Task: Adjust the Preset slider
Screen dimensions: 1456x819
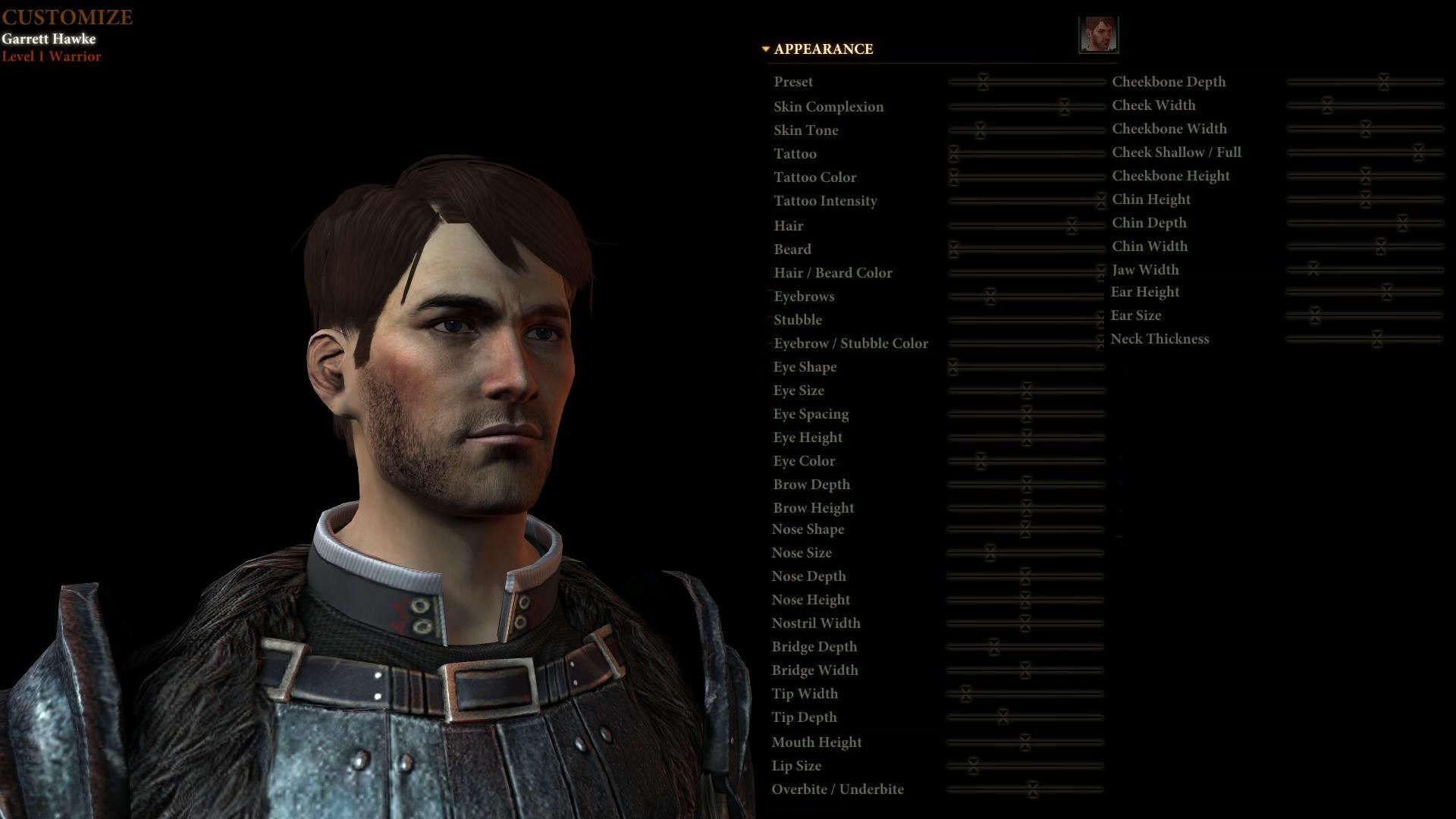Action: click(983, 82)
